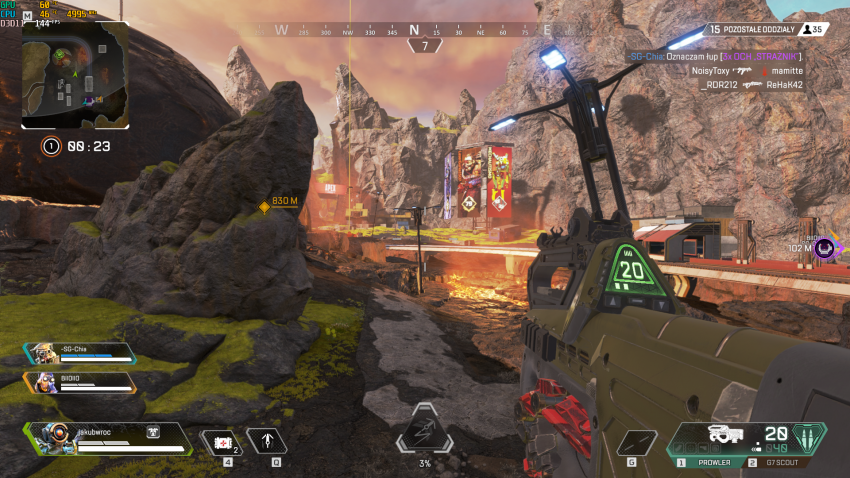Image resolution: width=850 pixels, height=478 pixels.
Task: Click the purple teammate ping marker
Action: pos(824,247)
